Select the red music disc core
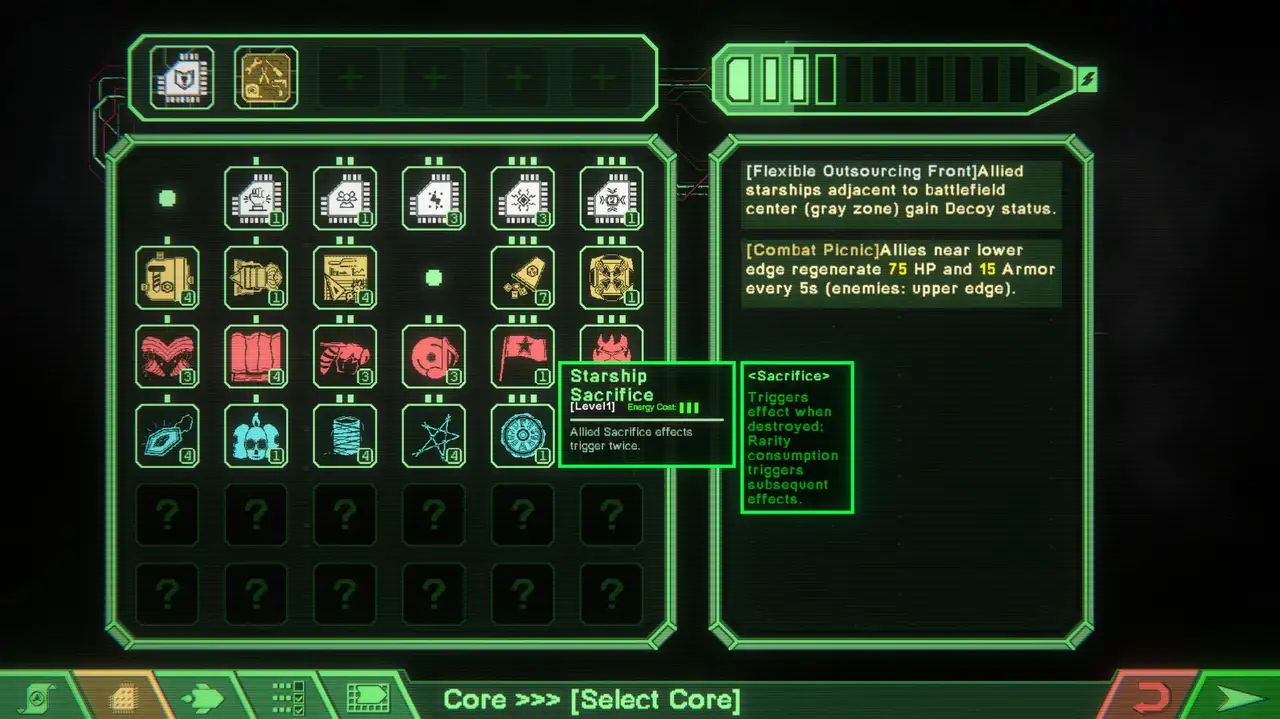Screen dimensions: 1280x719 [x=434, y=356]
